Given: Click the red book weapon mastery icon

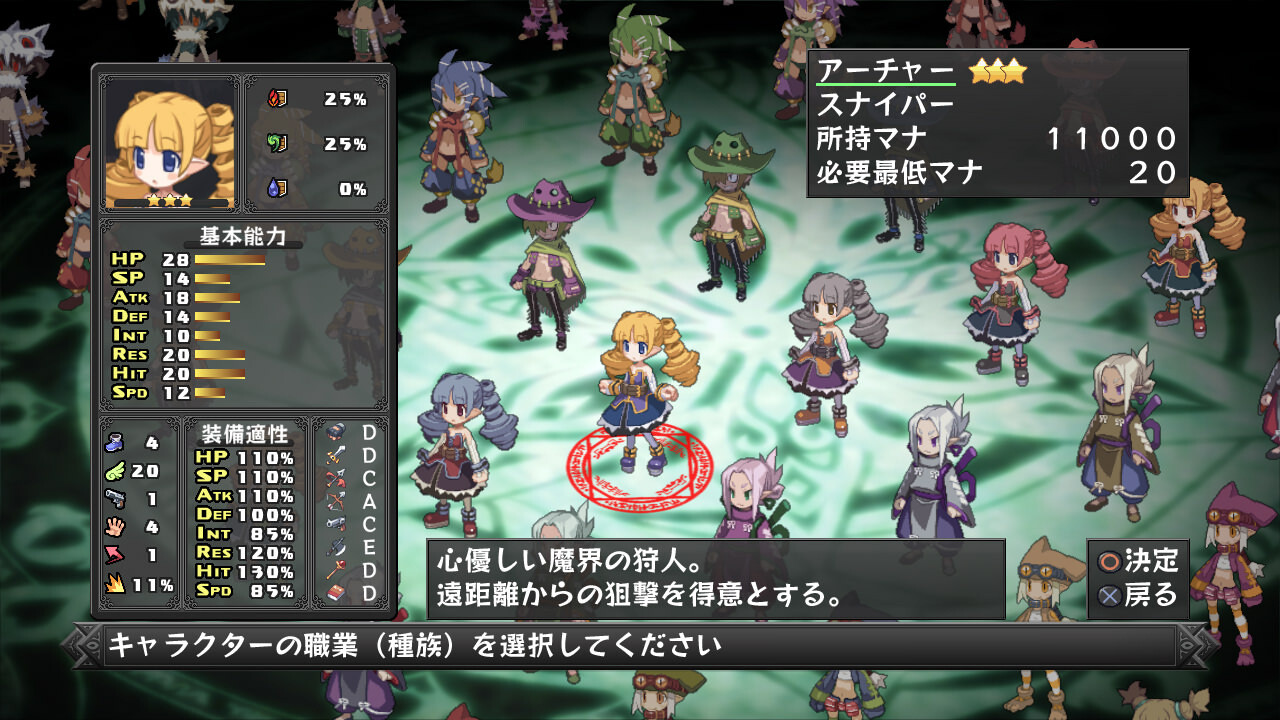Looking at the screenshot, I should [x=336, y=592].
